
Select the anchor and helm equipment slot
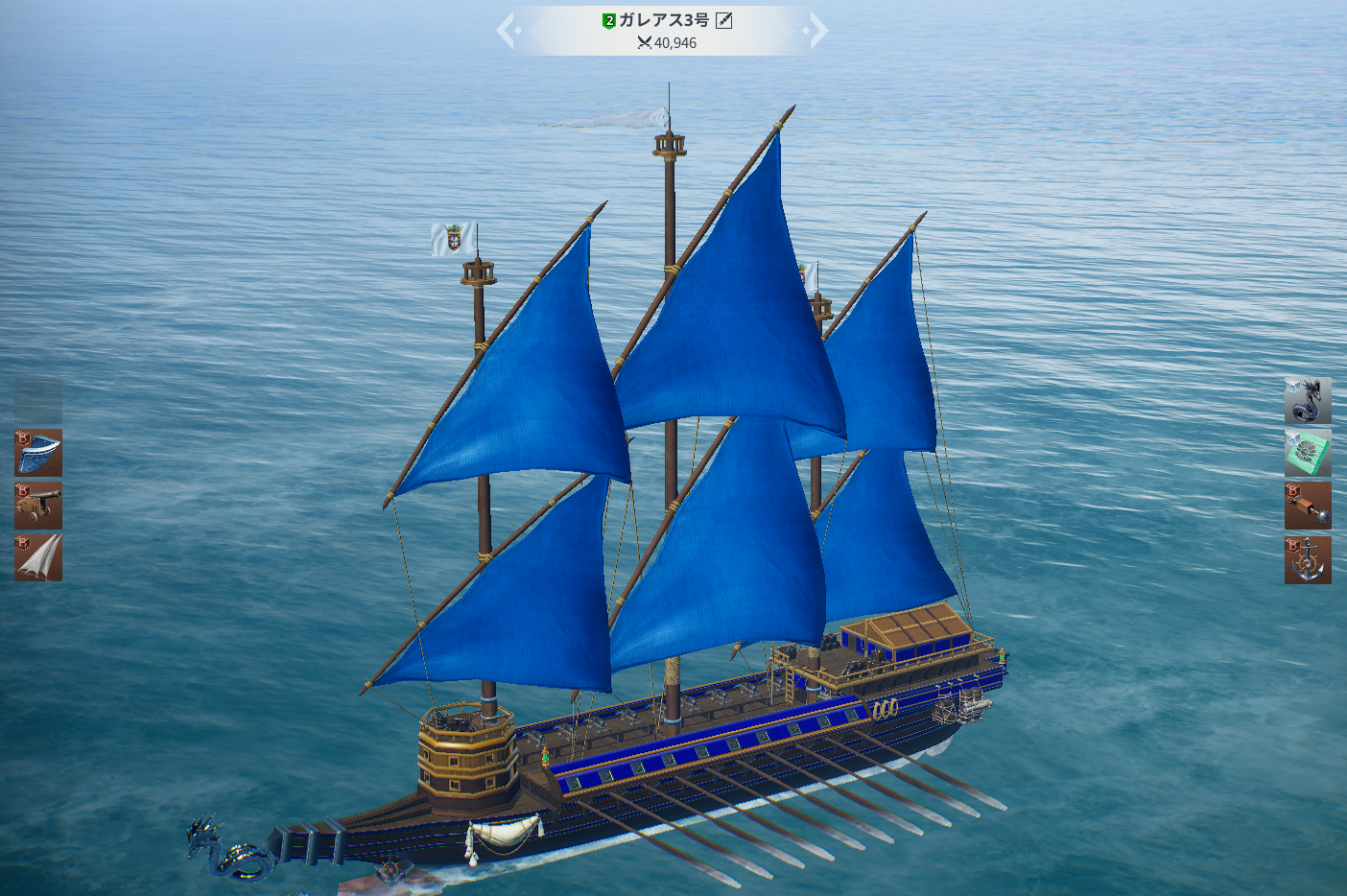pos(1308,560)
